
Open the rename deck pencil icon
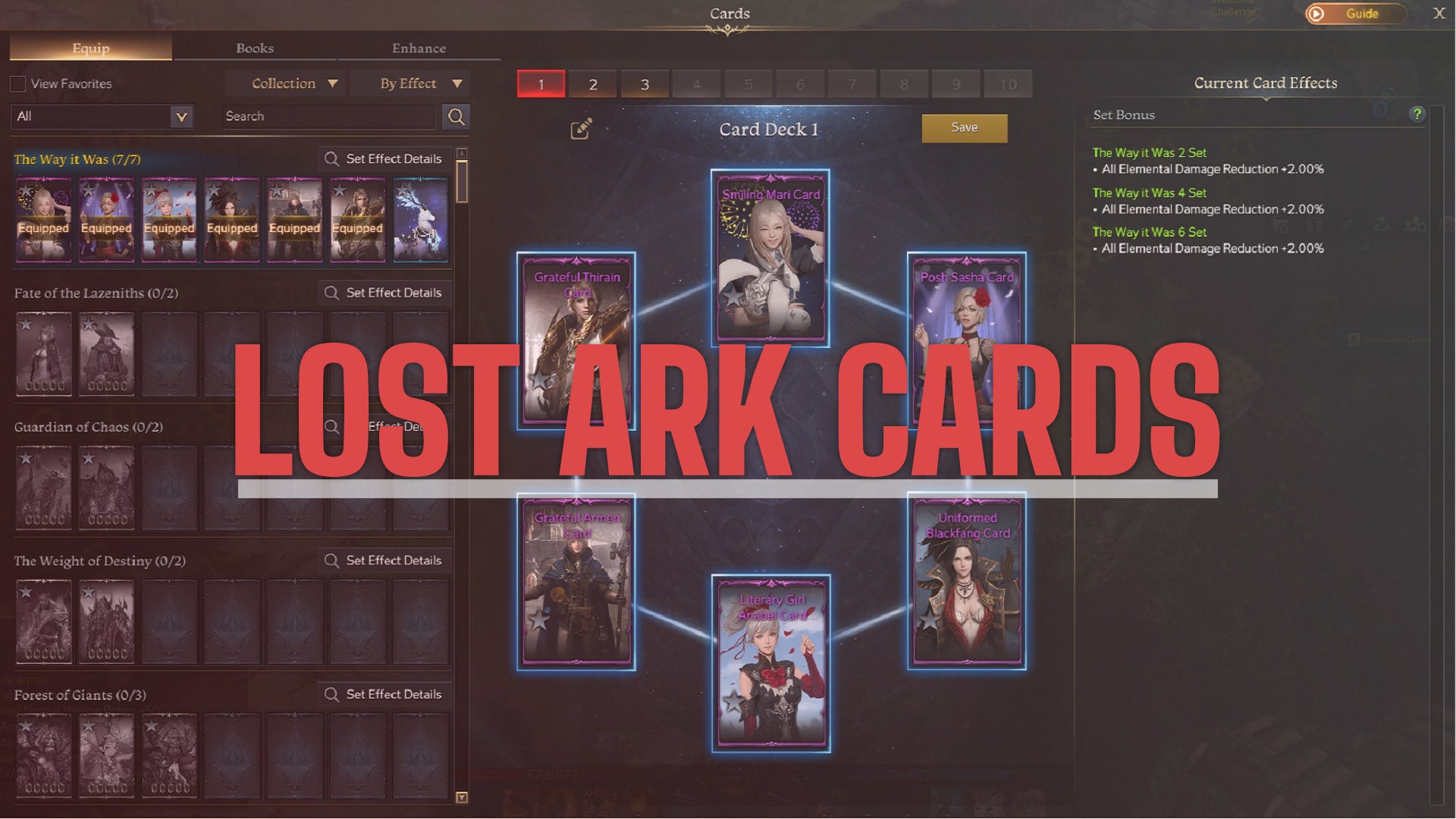pyautogui.click(x=580, y=129)
